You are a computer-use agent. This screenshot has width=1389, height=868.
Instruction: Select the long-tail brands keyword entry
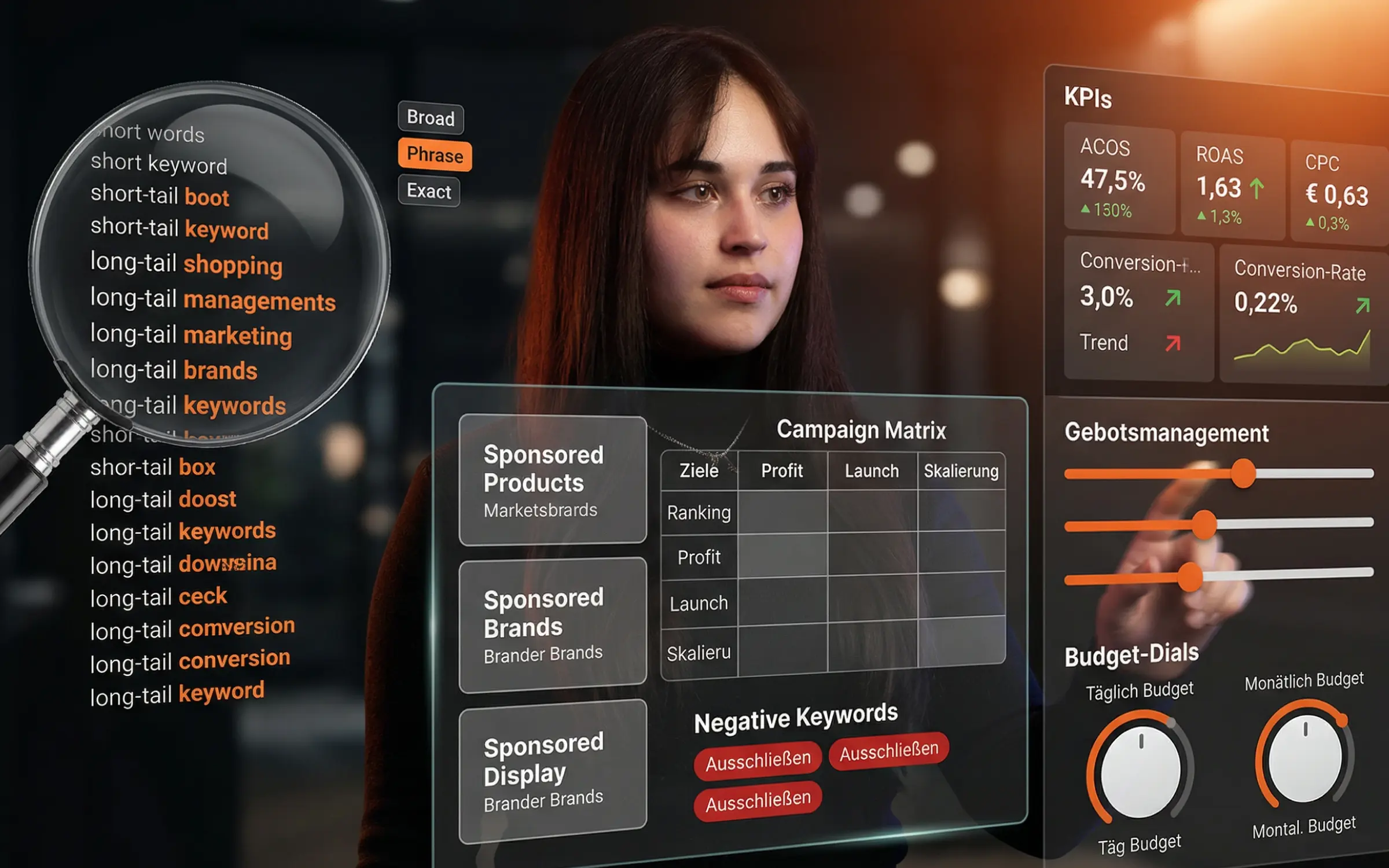(174, 370)
